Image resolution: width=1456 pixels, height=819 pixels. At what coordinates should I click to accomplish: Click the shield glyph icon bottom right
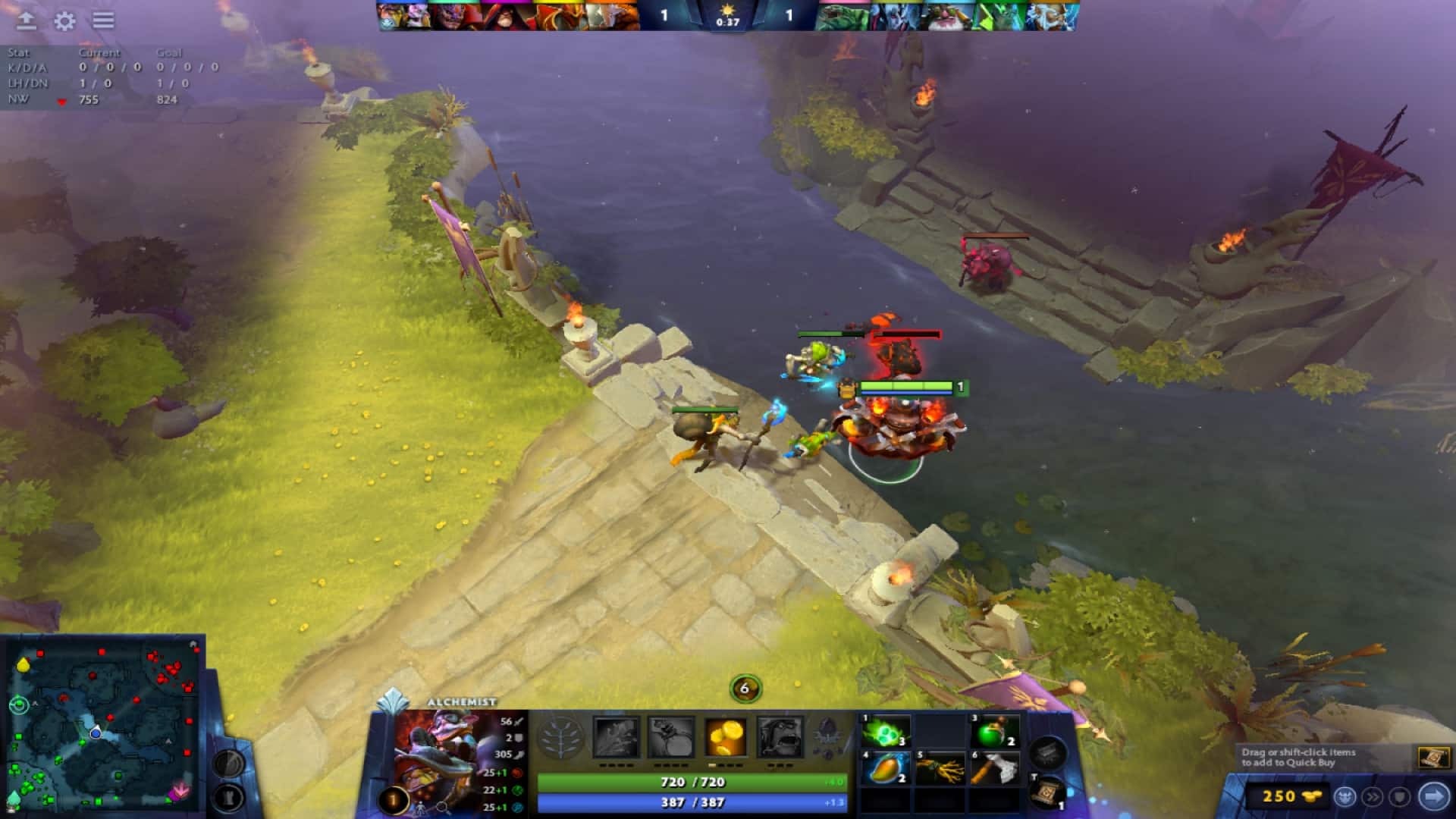click(1400, 796)
